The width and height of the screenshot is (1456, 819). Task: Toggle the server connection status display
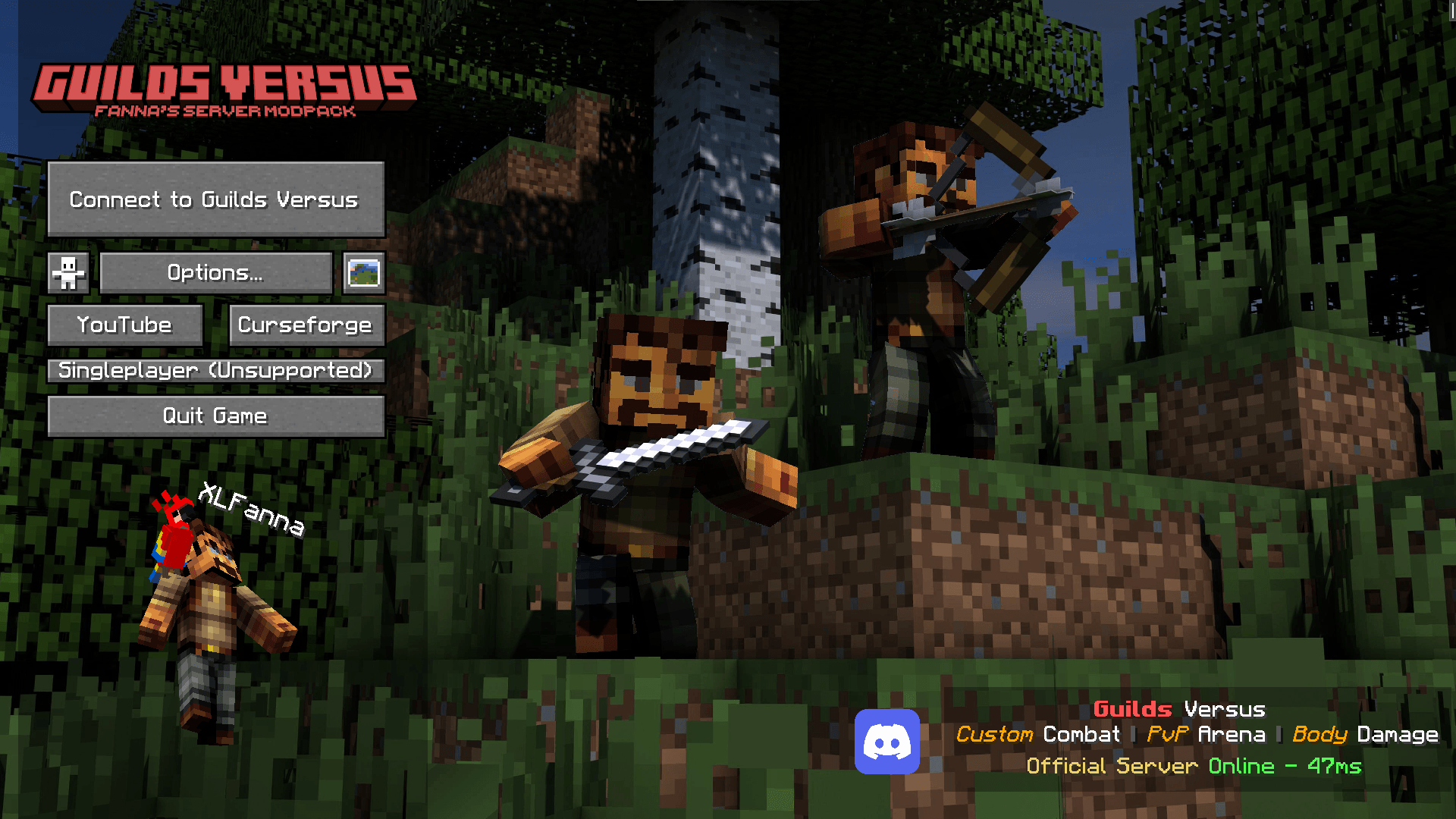click(x=1192, y=766)
